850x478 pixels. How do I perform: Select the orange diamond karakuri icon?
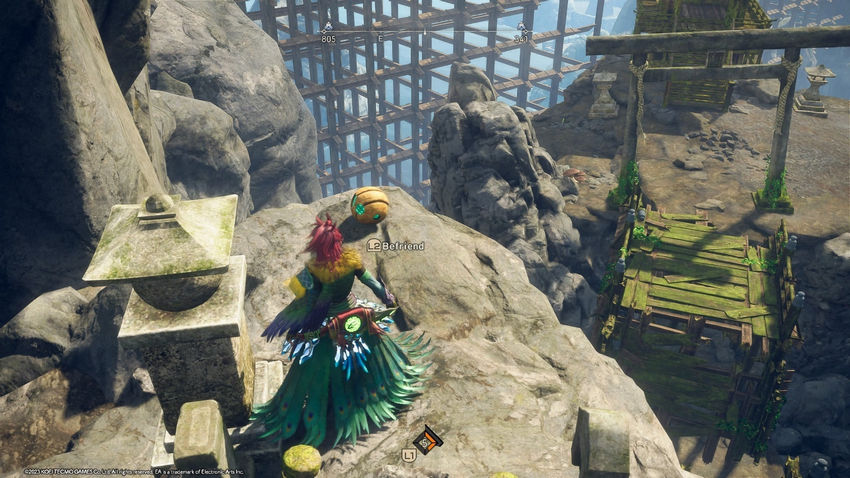tap(428, 440)
